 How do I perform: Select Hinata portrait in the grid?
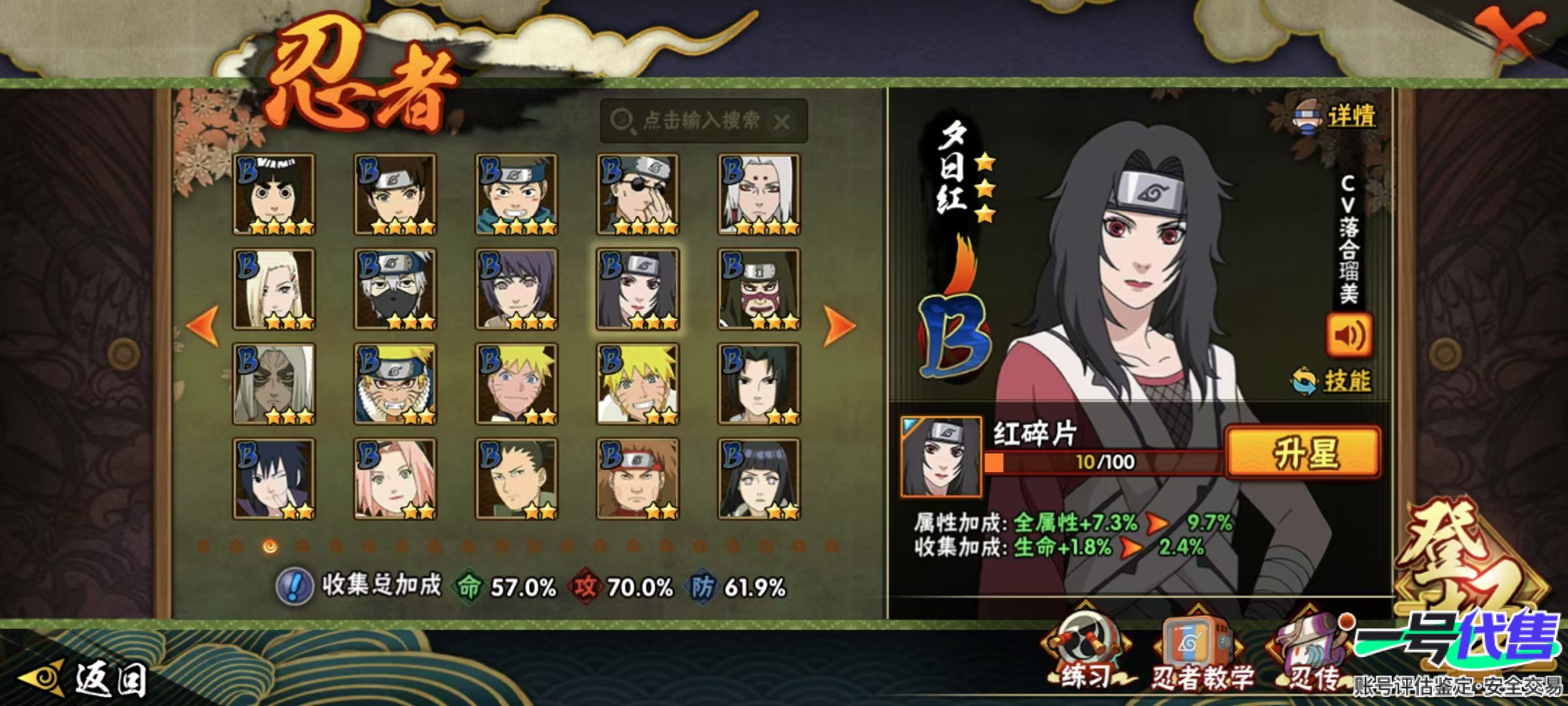[759, 479]
